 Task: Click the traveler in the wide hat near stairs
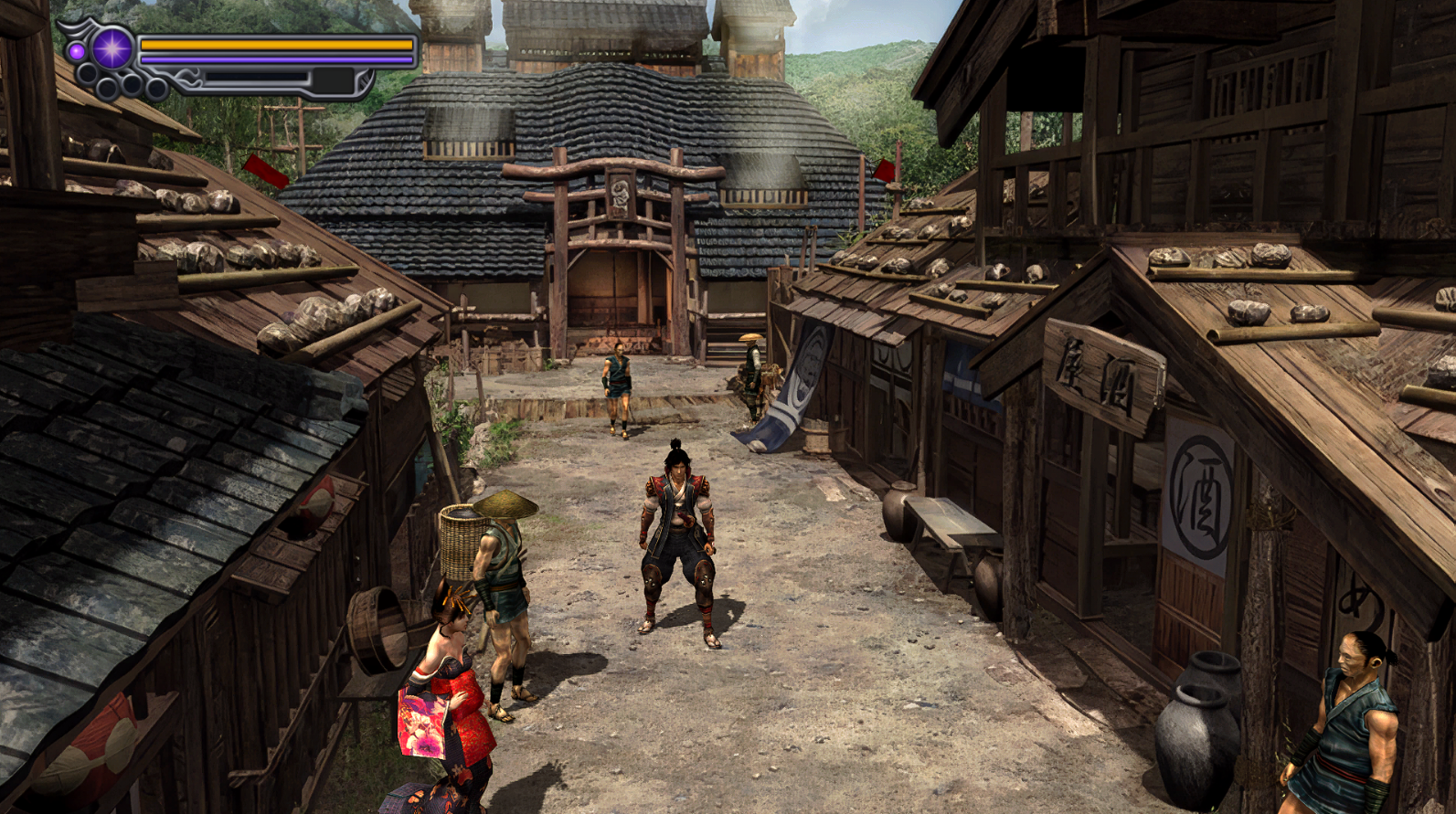click(x=749, y=375)
